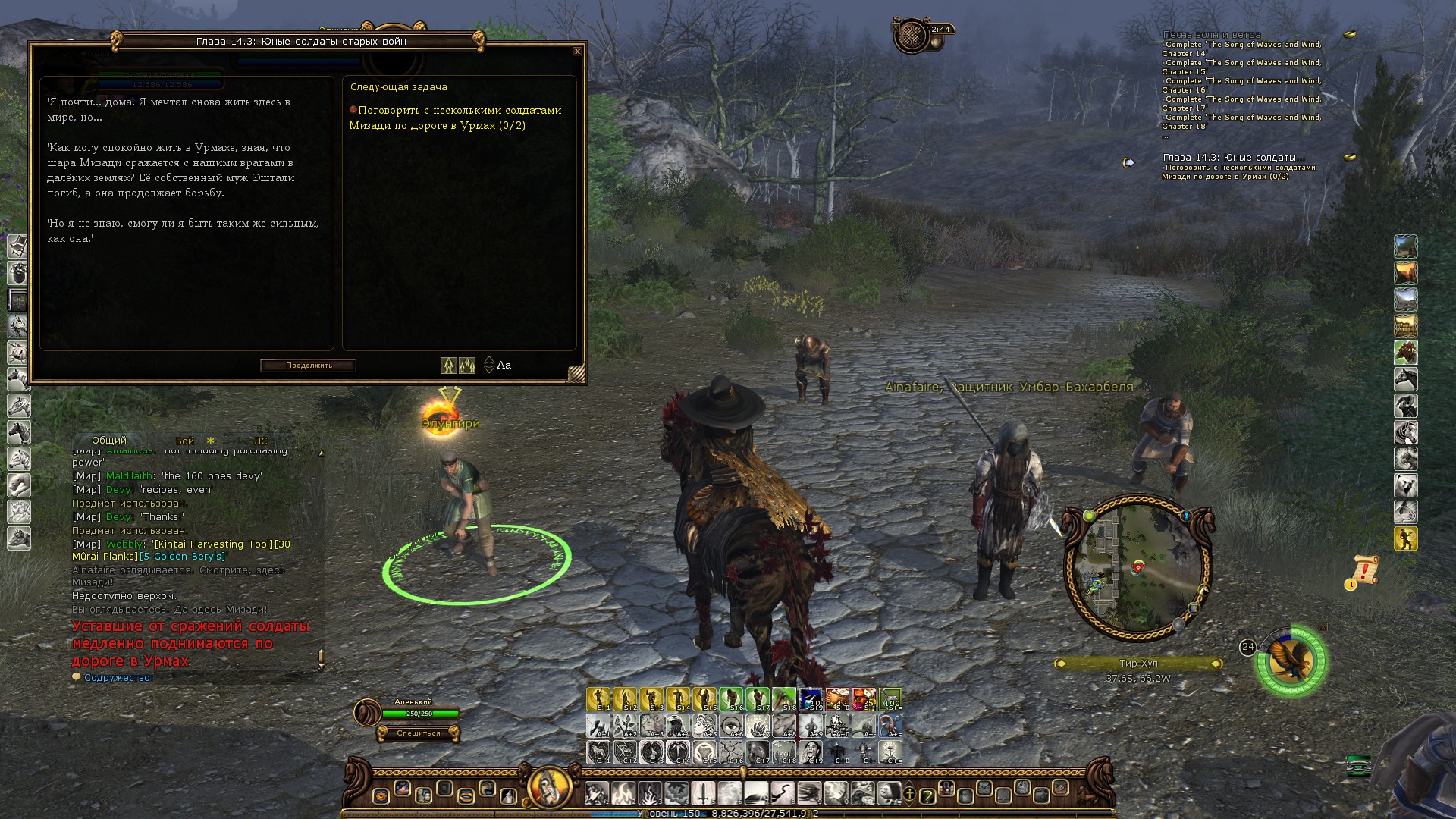
Task: Click the yellow question mark help icon
Action: [926, 795]
